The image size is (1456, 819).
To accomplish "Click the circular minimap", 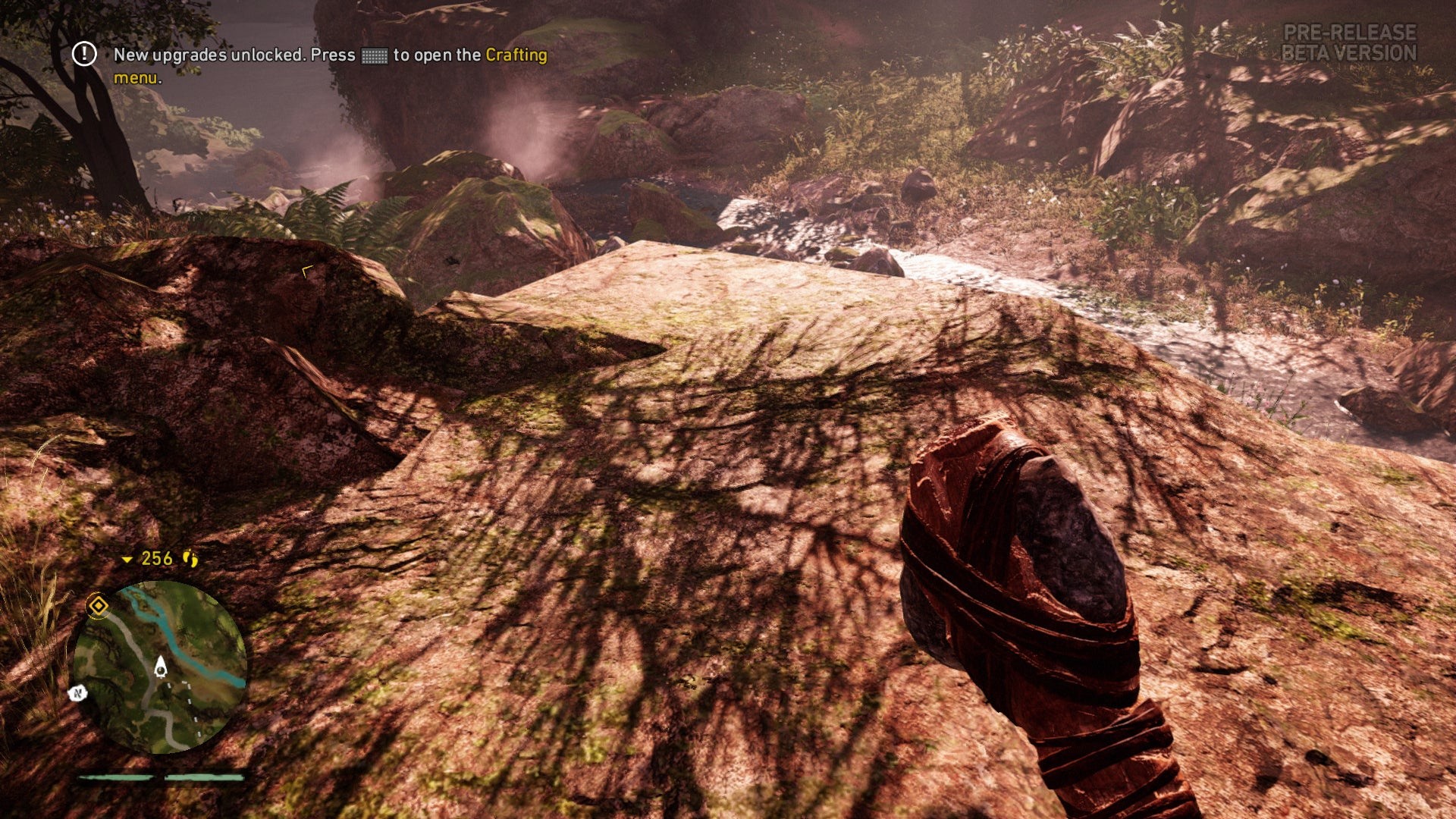I will click(160, 667).
